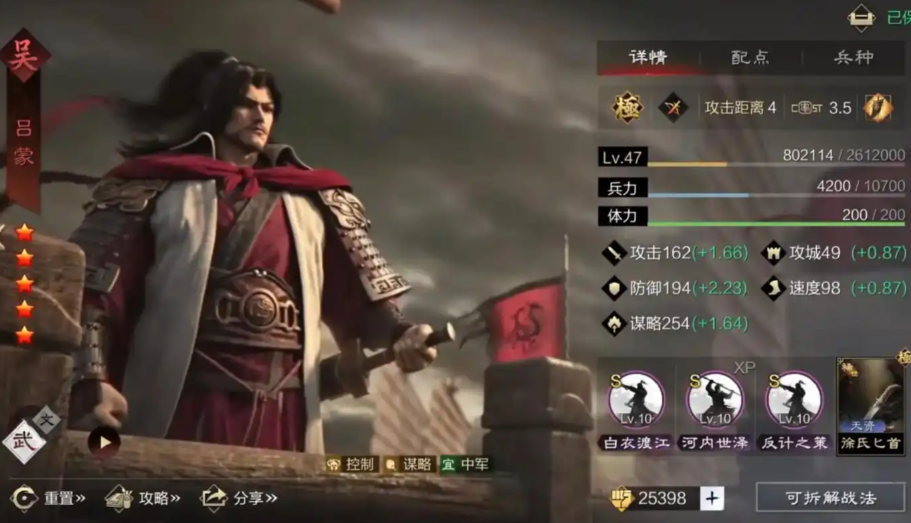The image size is (911, 523).
Task: Click the 可拆解战法 button
Action: [x=830, y=497]
